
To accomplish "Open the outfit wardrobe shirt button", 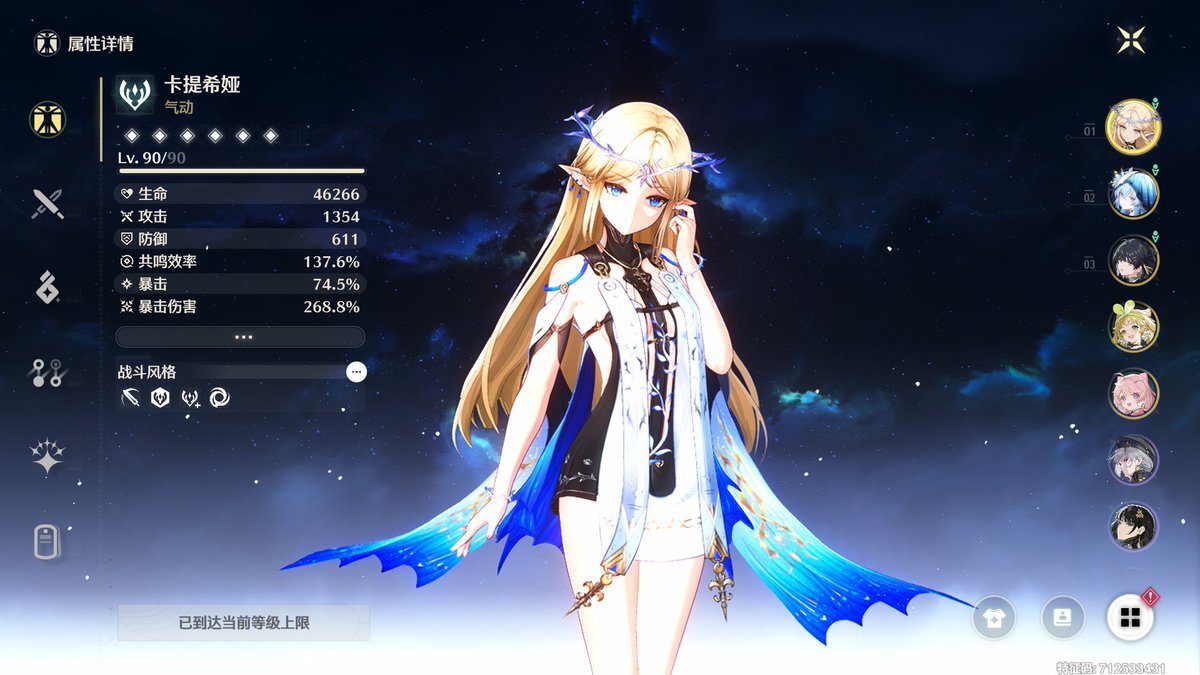I will click(996, 617).
